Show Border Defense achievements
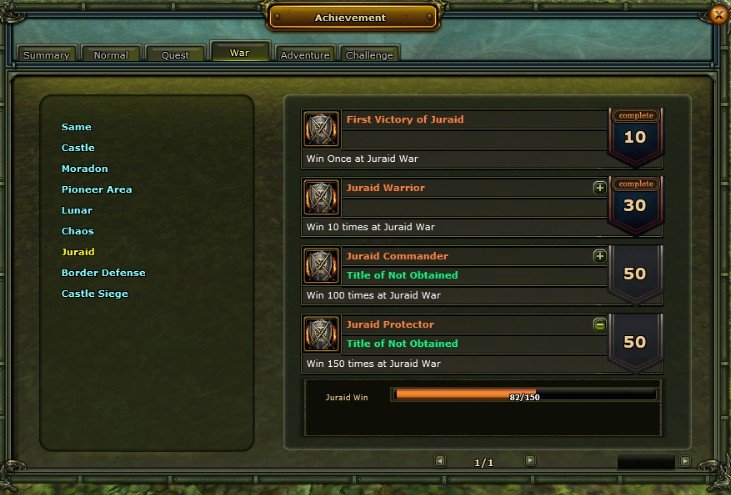Screen dimensions: 731x495 point(103,273)
